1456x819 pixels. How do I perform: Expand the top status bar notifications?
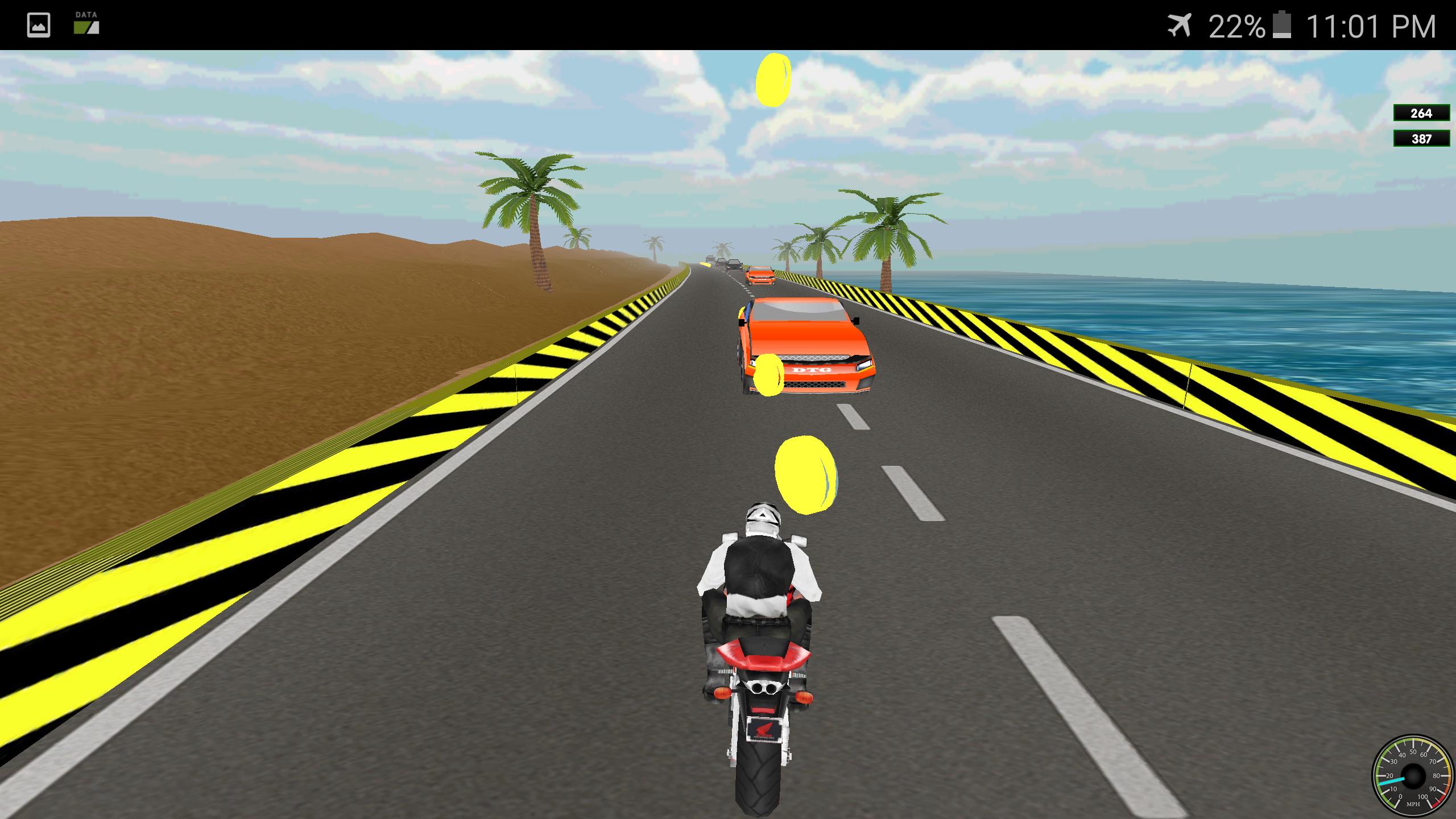[728, 23]
